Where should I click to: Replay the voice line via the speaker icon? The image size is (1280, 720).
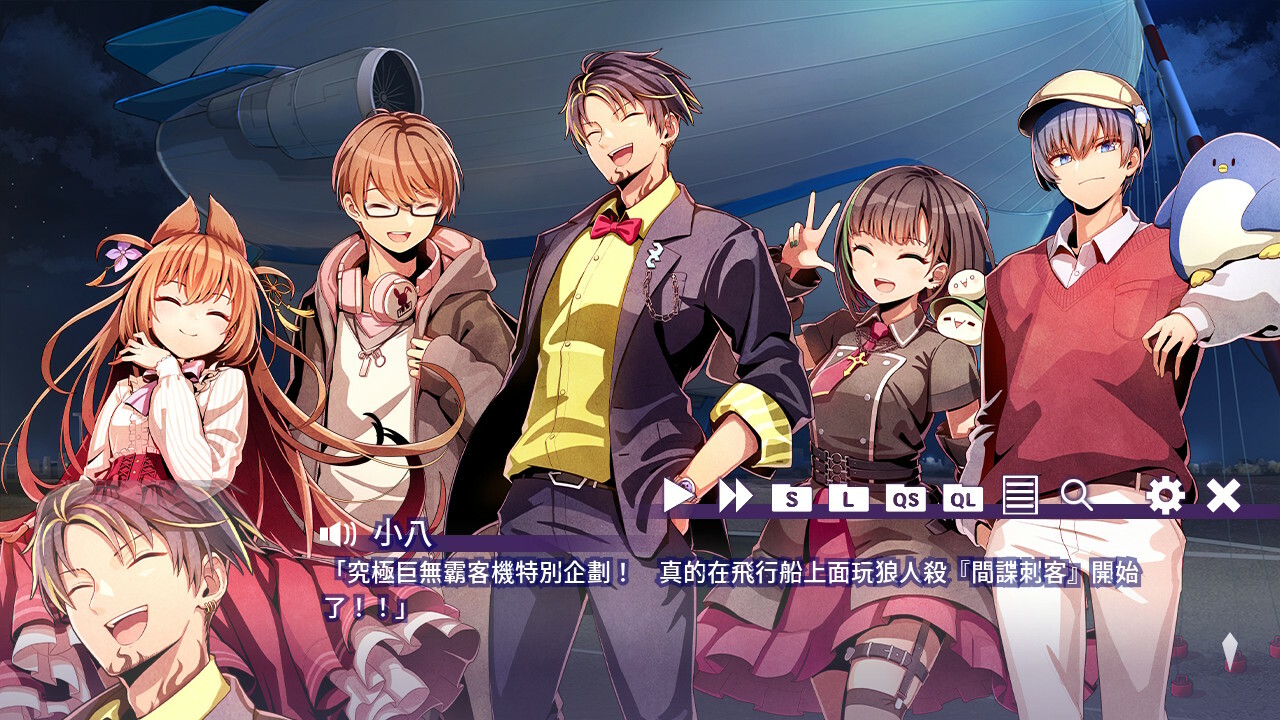(x=336, y=535)
